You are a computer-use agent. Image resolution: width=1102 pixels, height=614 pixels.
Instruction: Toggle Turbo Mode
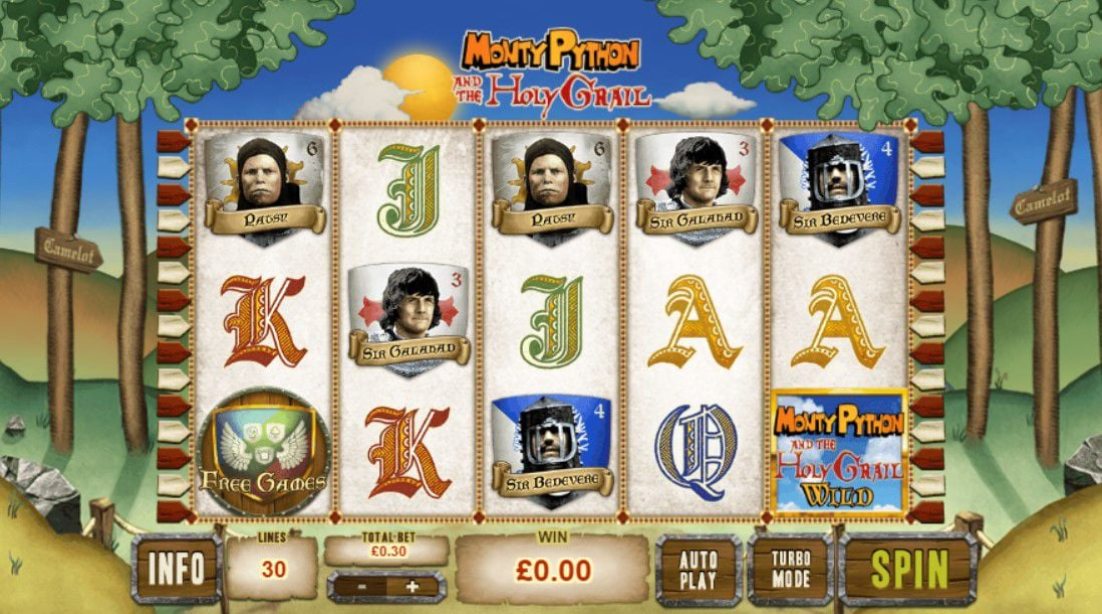pyautogui.click(x=790, y=569)
